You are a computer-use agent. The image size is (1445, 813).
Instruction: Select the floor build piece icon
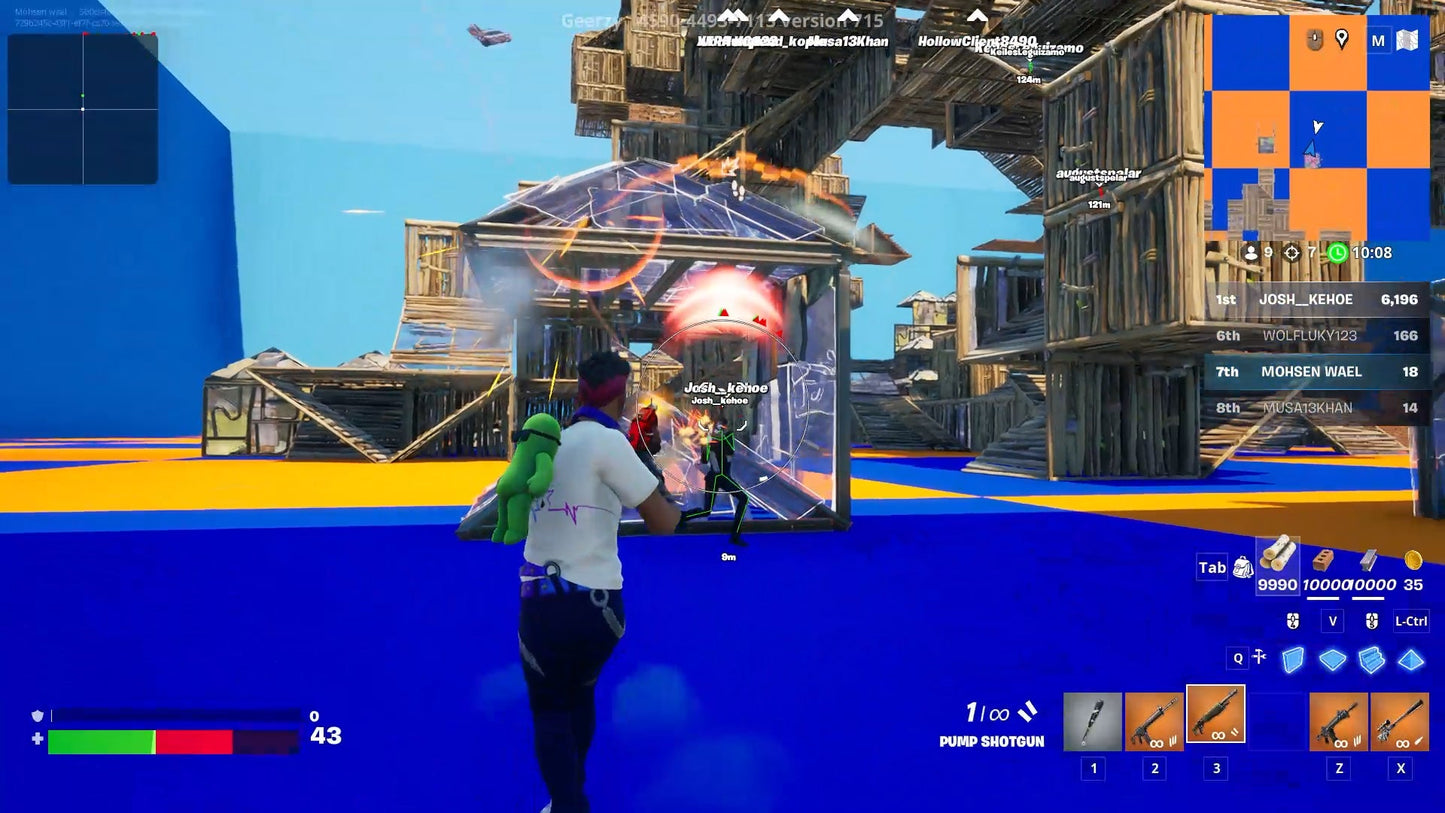coord(1334,658)
